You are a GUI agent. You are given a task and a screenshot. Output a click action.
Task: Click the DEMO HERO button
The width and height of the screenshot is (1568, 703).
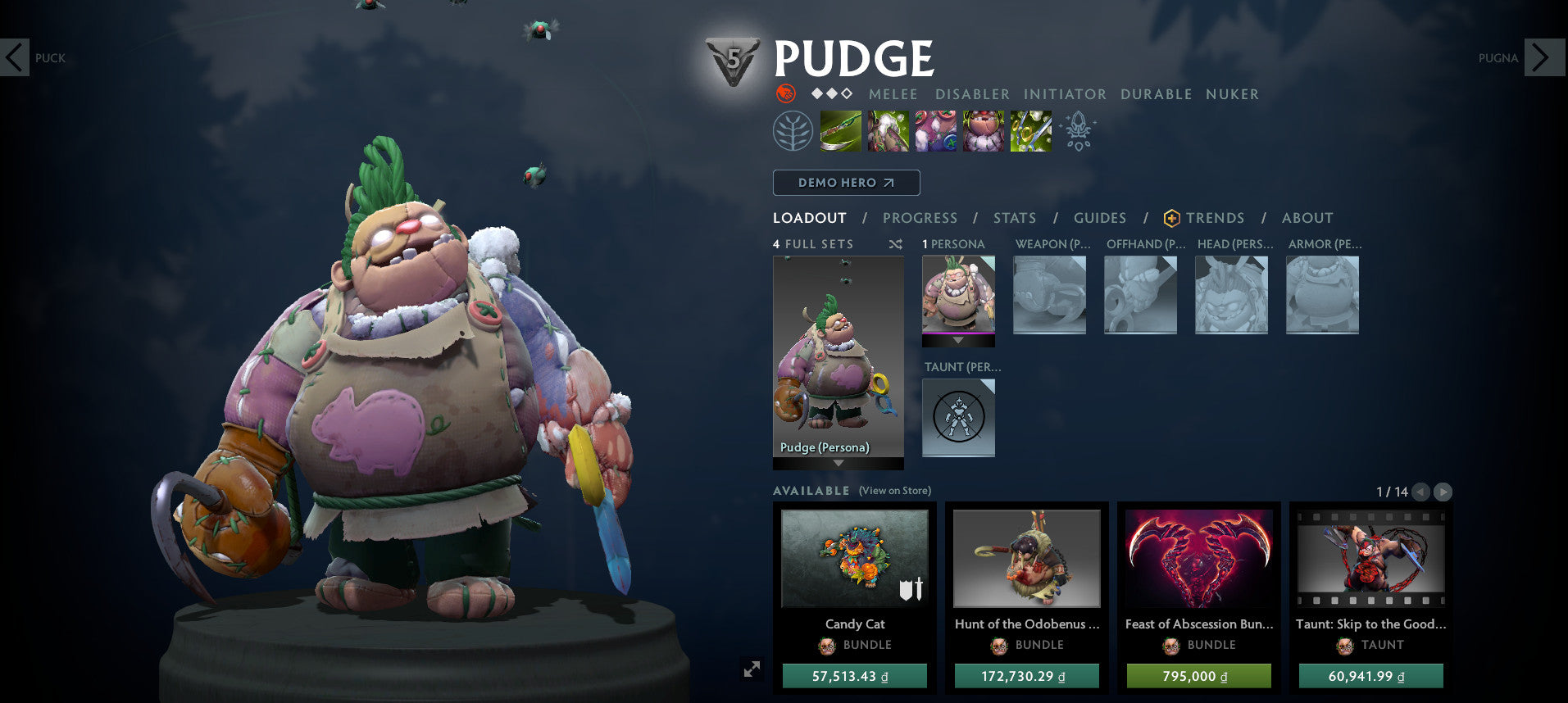pyautogui.click(x=846, y=182)
